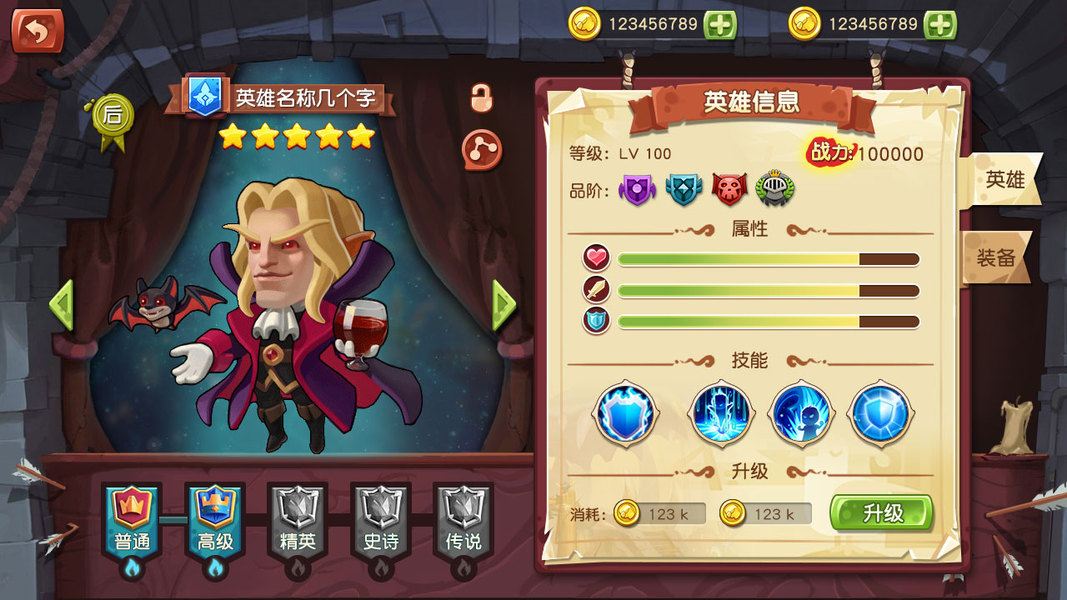The height and width of the screenshot is (600, 1067).
Task: Add more of the second gold currency
Action: click(x=940, y=25)
